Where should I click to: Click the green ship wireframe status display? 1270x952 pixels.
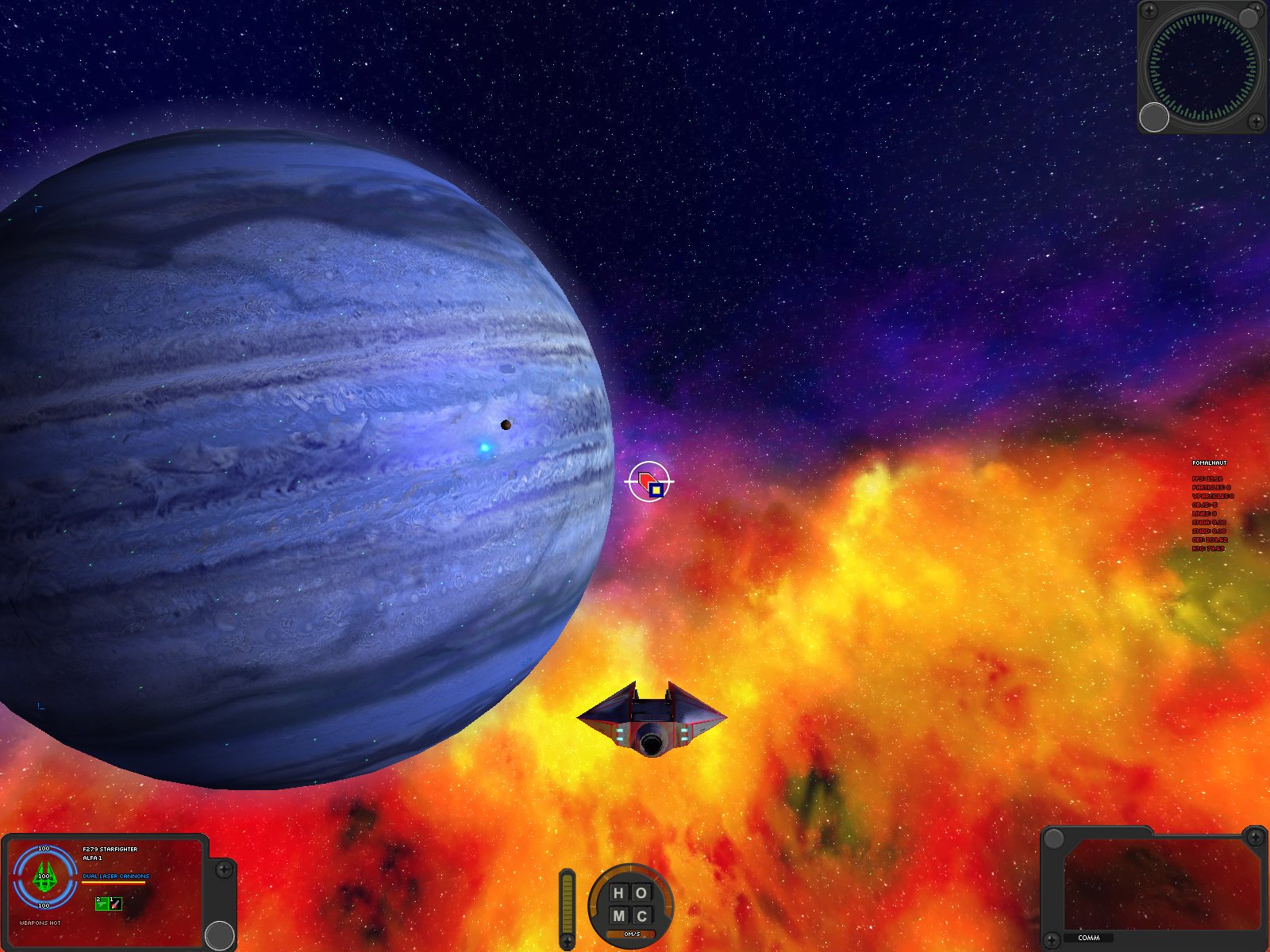(44, 877)
